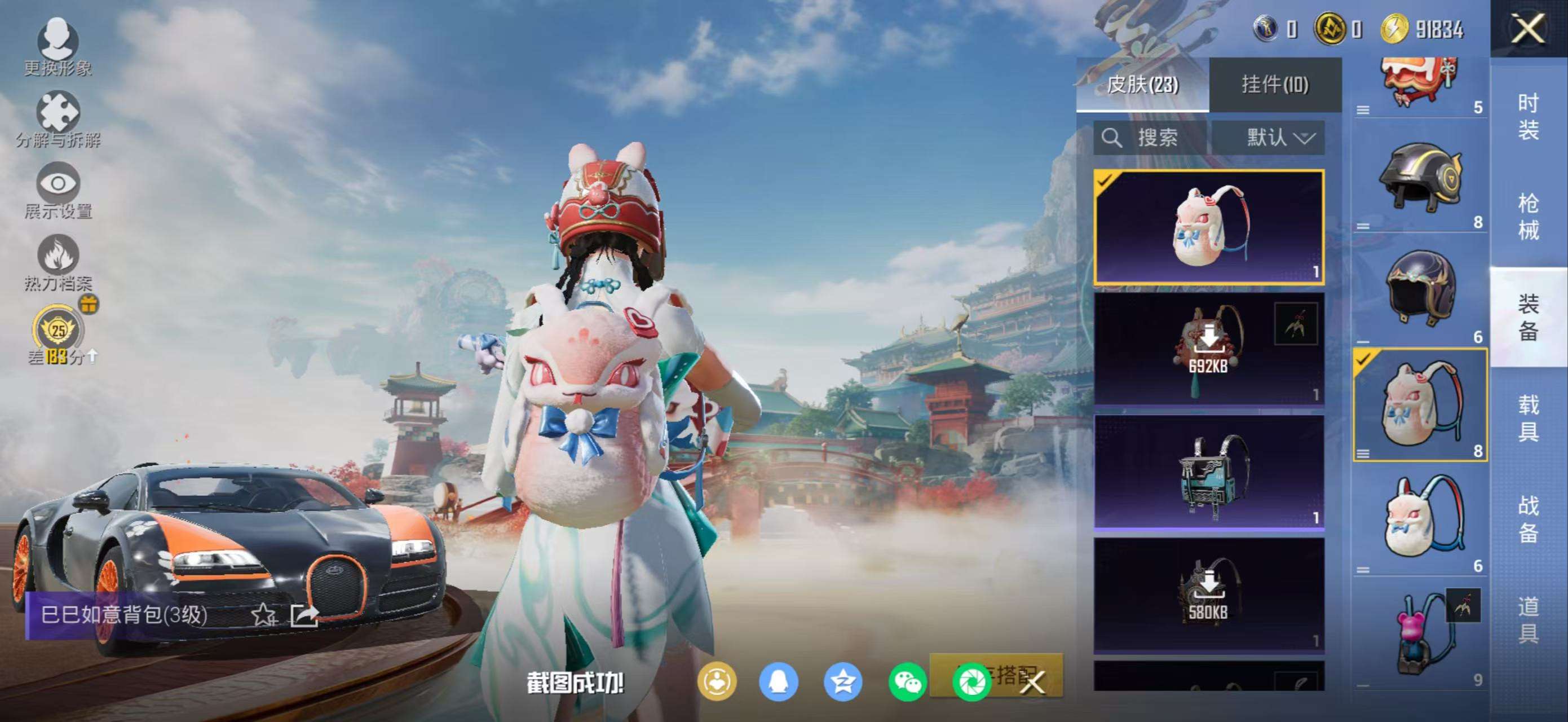Close the wardrobe screen with the top-right X
Image resolution: width=1568 pixels, height=722 pixels.
[1527, 29]
